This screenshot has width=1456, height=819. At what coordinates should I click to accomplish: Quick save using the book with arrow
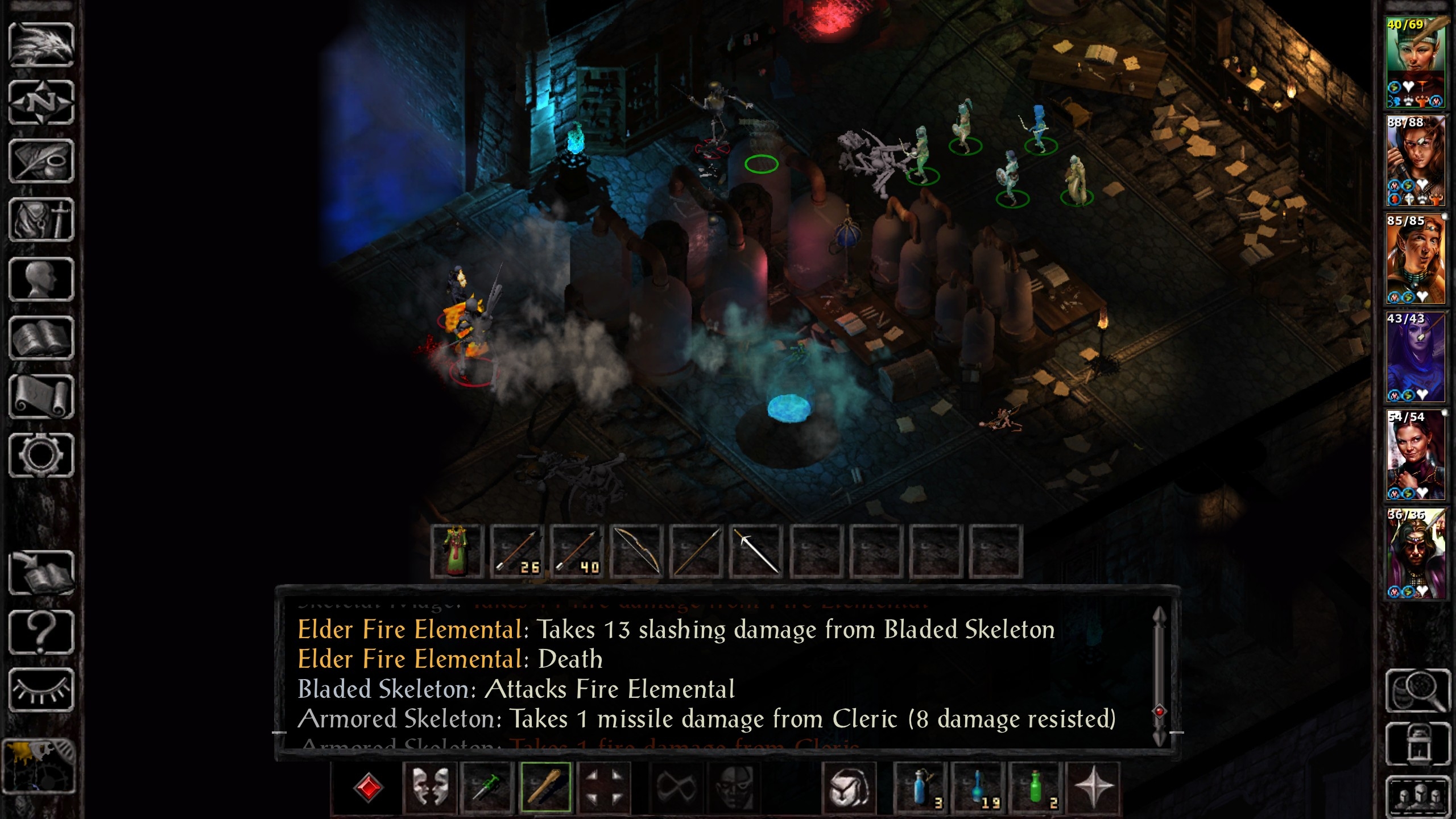pos(41,573)
